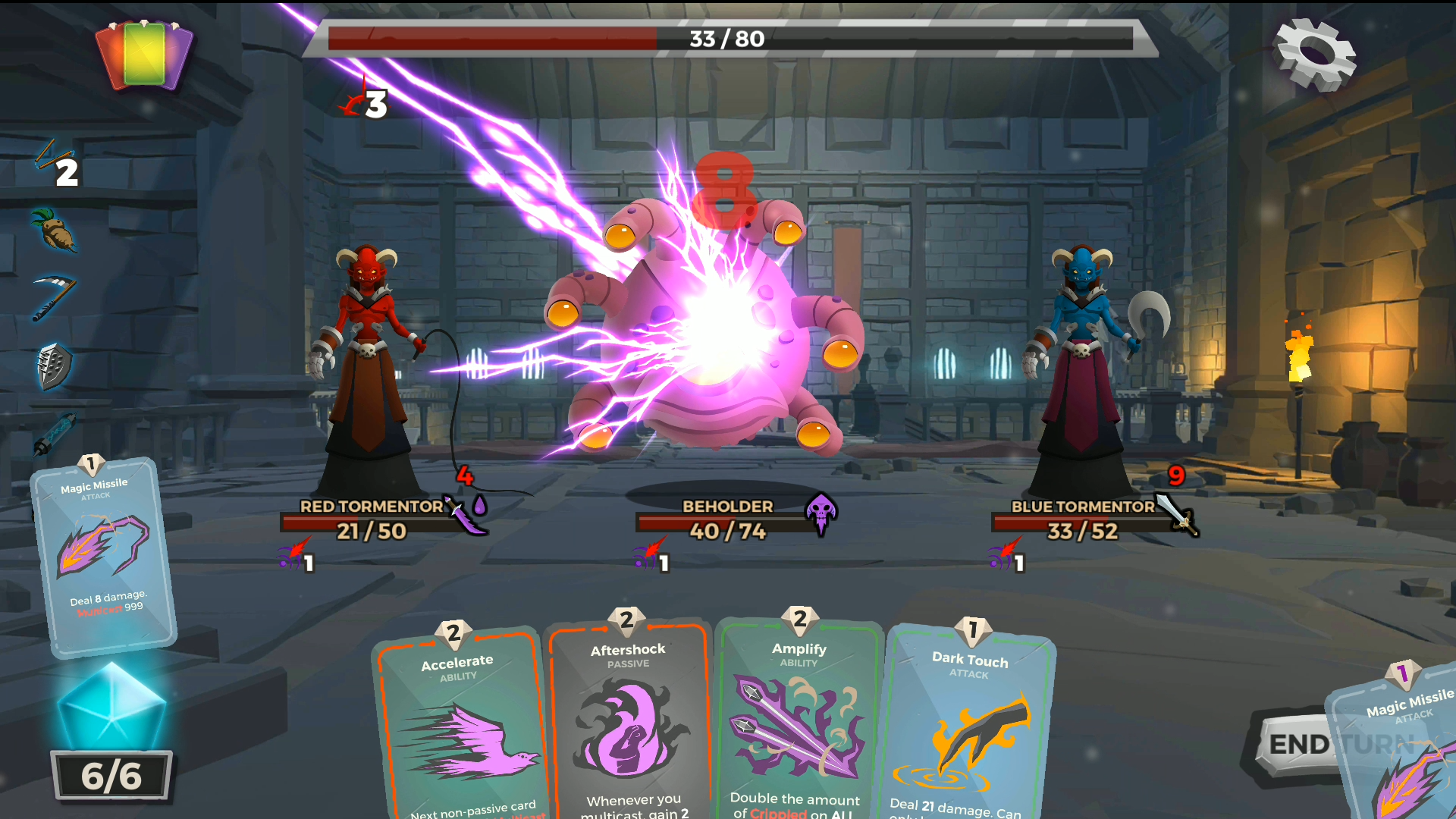
Task: Inspect the spiked shield relic icon
Action: tap(55, 367)
